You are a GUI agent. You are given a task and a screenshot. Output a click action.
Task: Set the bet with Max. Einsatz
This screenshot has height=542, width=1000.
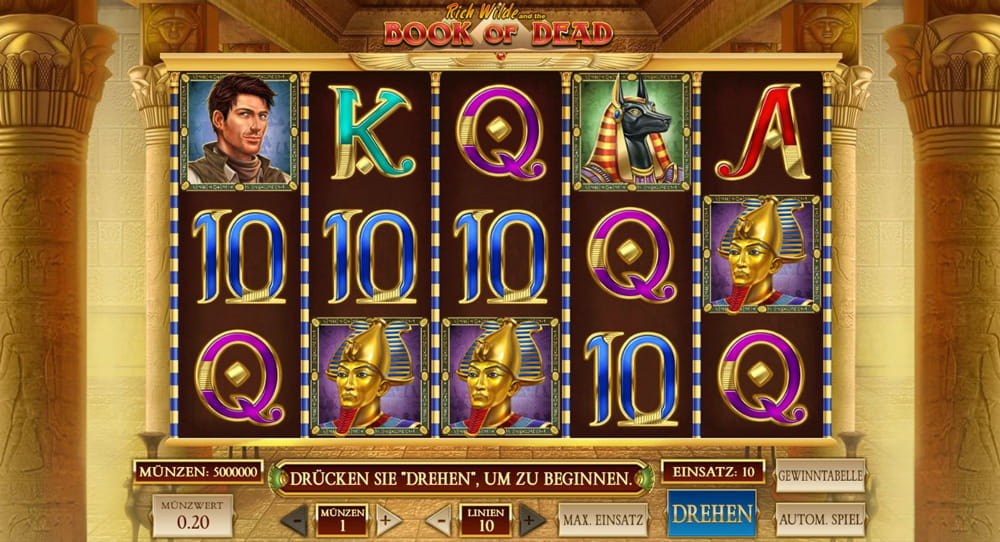click(603, 520)
